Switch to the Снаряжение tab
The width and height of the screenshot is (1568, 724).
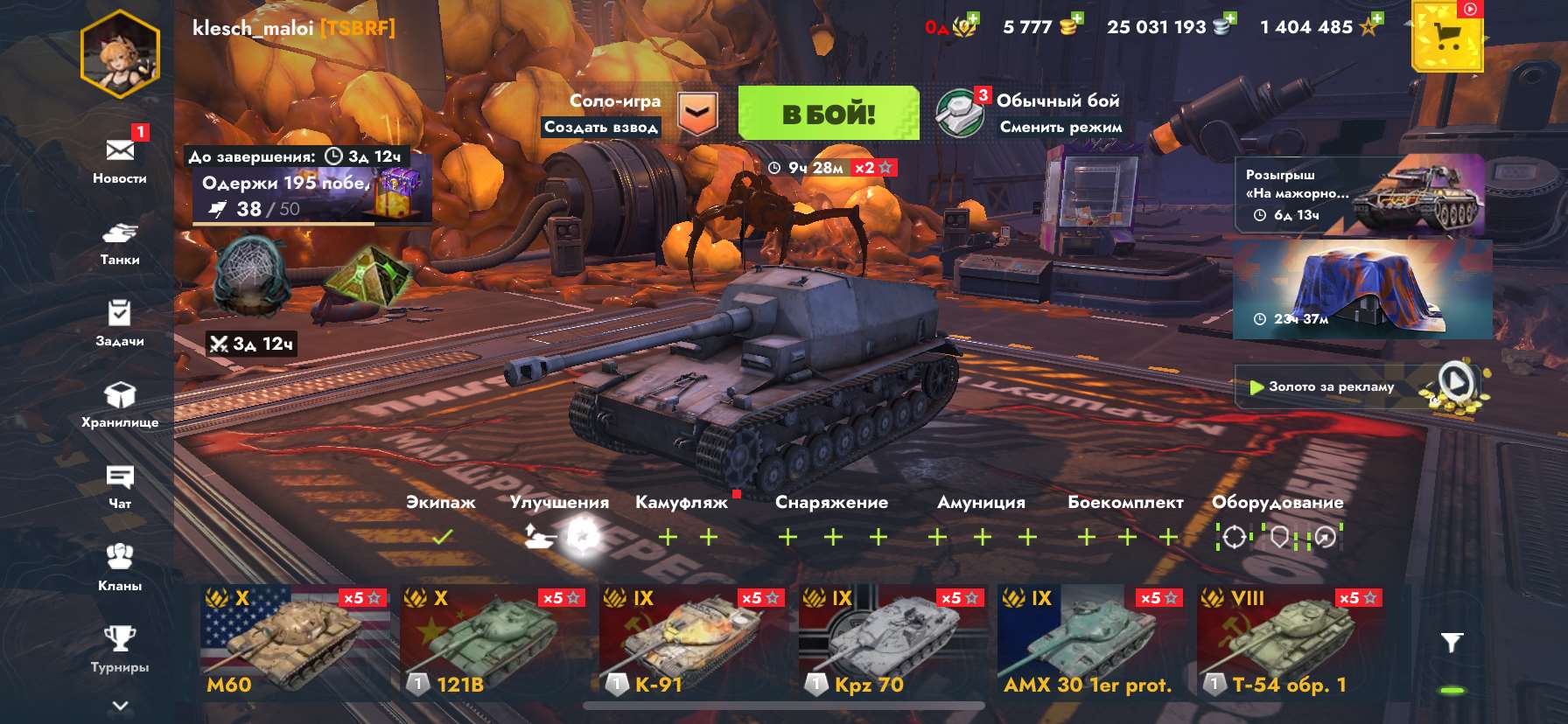(x=831, y=502)
